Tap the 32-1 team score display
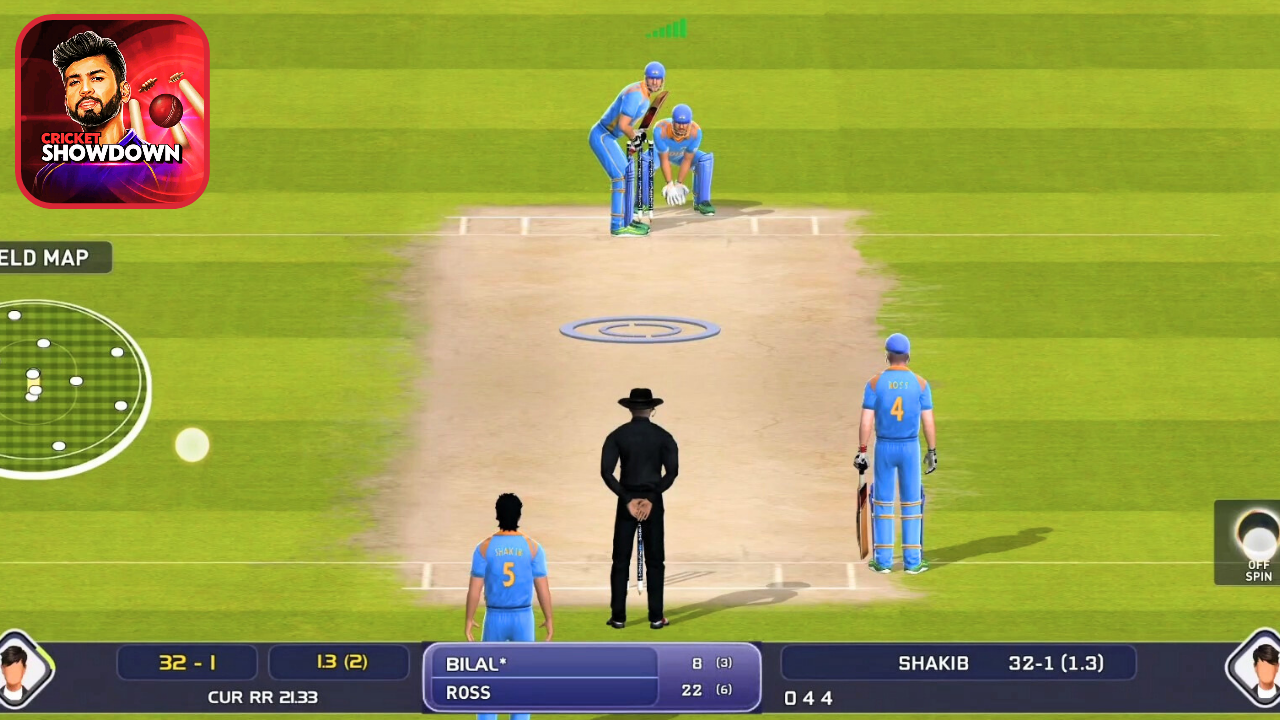 coord(187,662)
